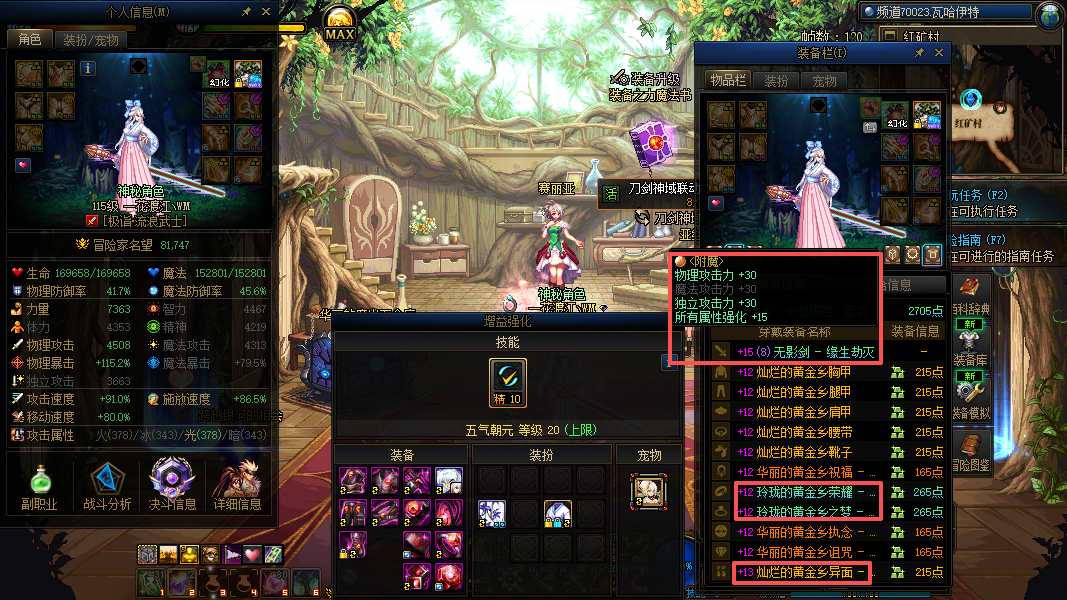The height and width of the screenshot is (600, 1067).
Task: Click the blue info icon on character portrait
Action: 88,68
